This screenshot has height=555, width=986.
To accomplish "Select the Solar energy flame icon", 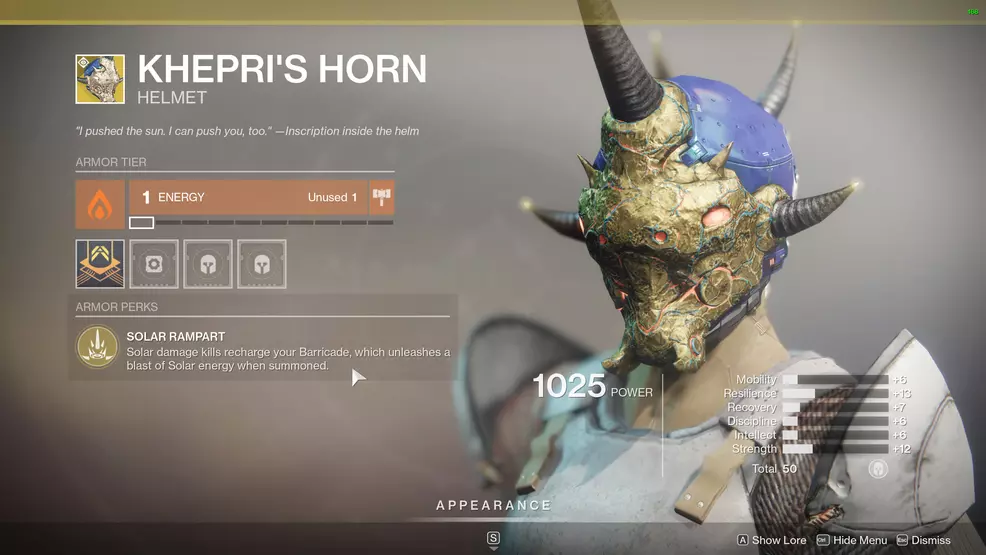I will [100, 204].
